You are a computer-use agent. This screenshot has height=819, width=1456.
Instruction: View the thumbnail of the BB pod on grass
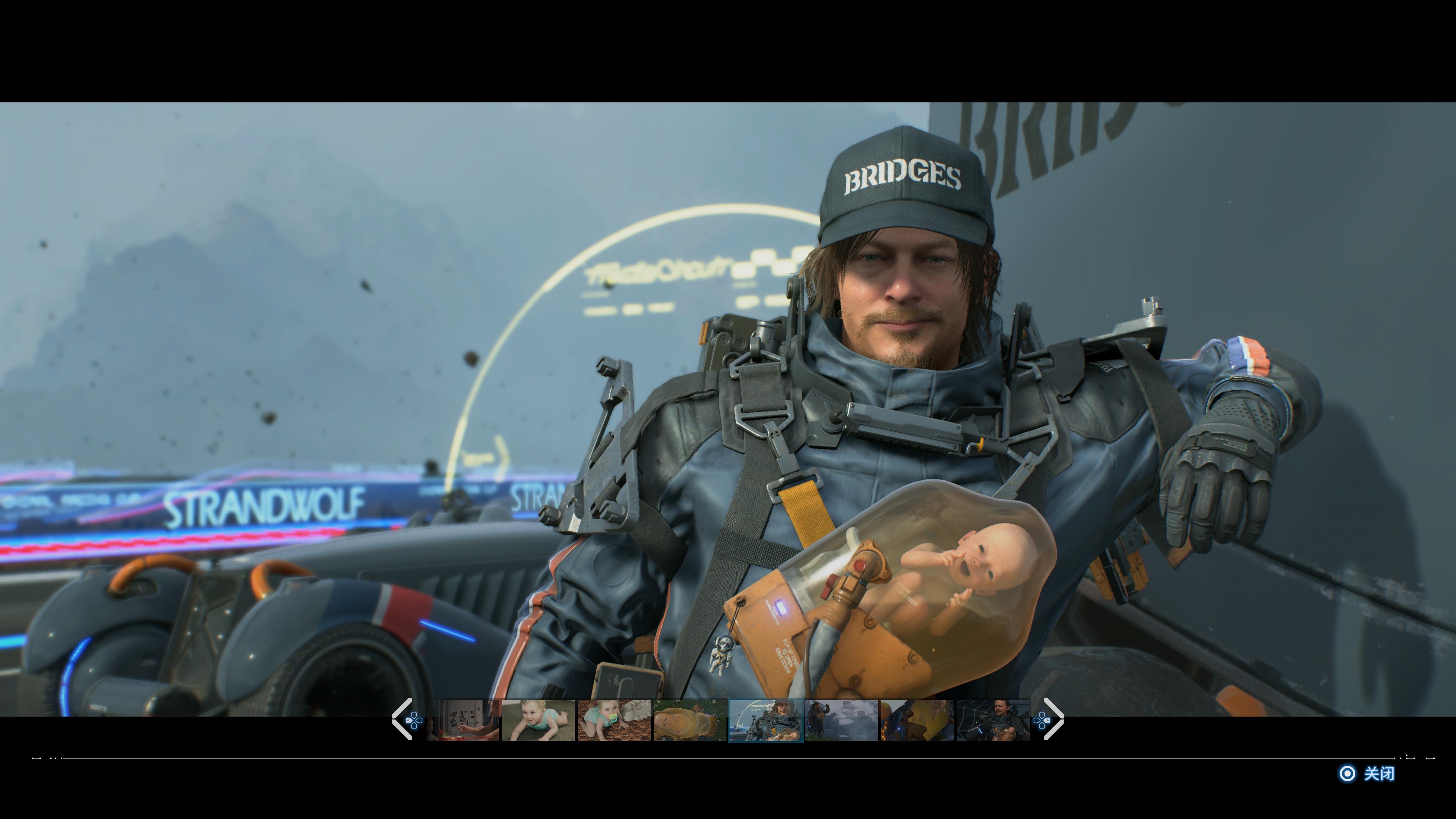[690, 720]
